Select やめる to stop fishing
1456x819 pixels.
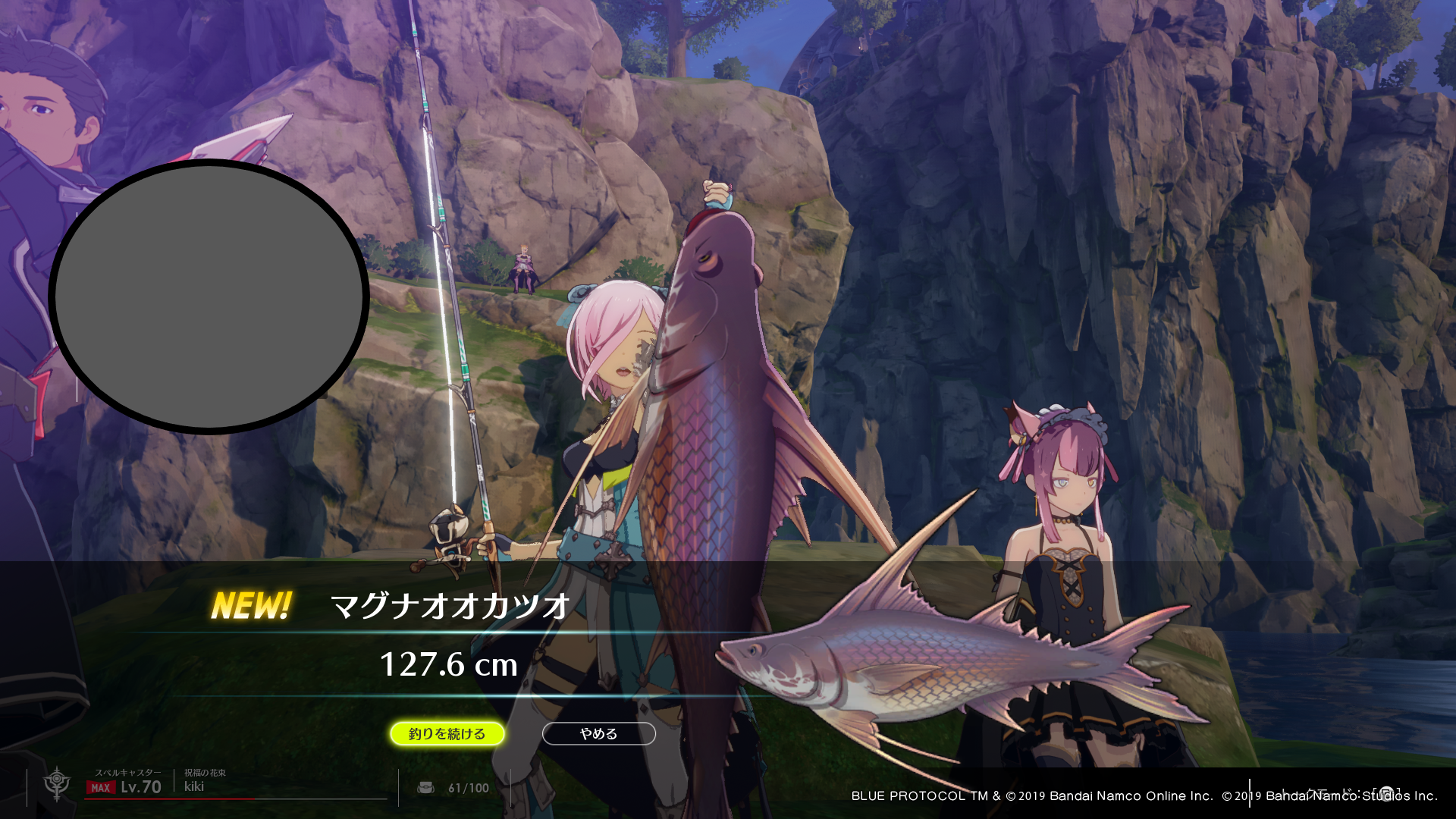point(598,733)
